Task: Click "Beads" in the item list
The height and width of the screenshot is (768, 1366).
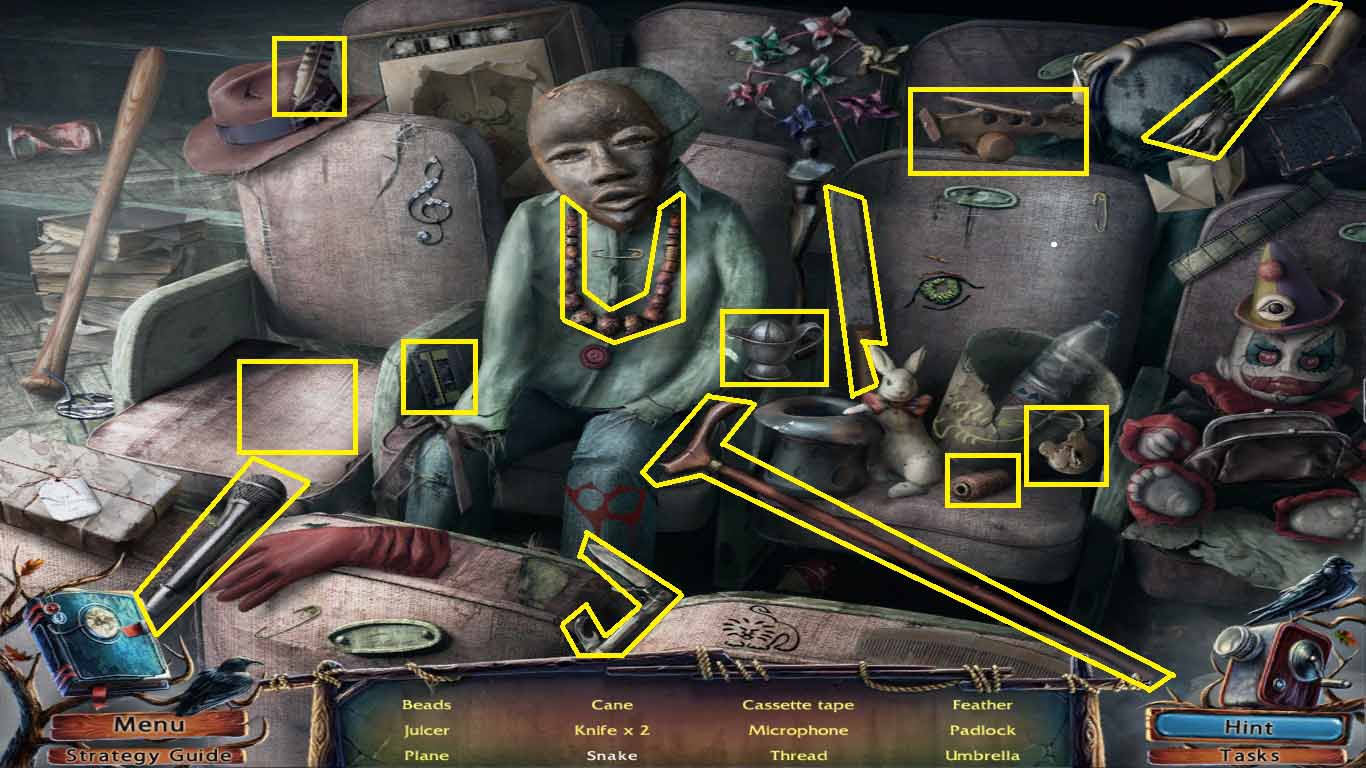Action: coord(426,704)
